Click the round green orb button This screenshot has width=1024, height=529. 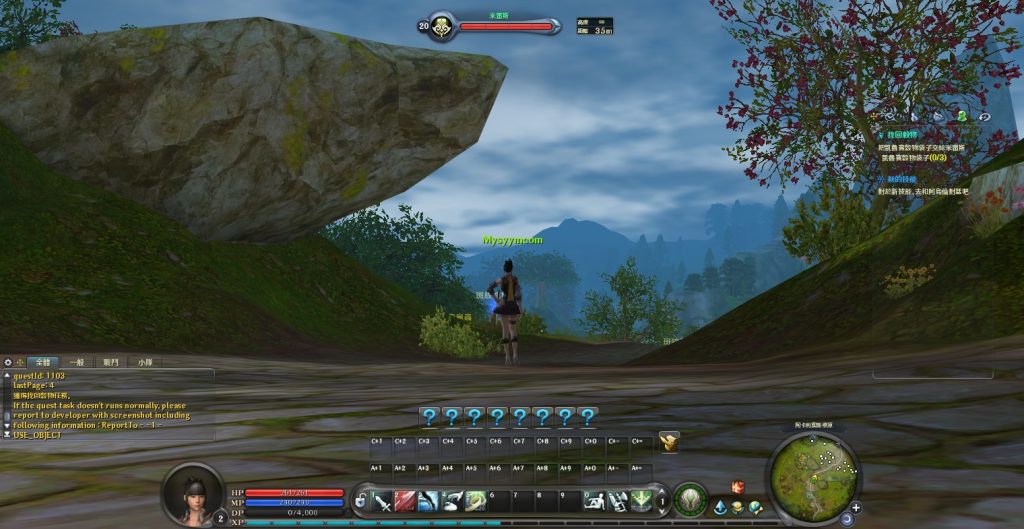point(690,500)
